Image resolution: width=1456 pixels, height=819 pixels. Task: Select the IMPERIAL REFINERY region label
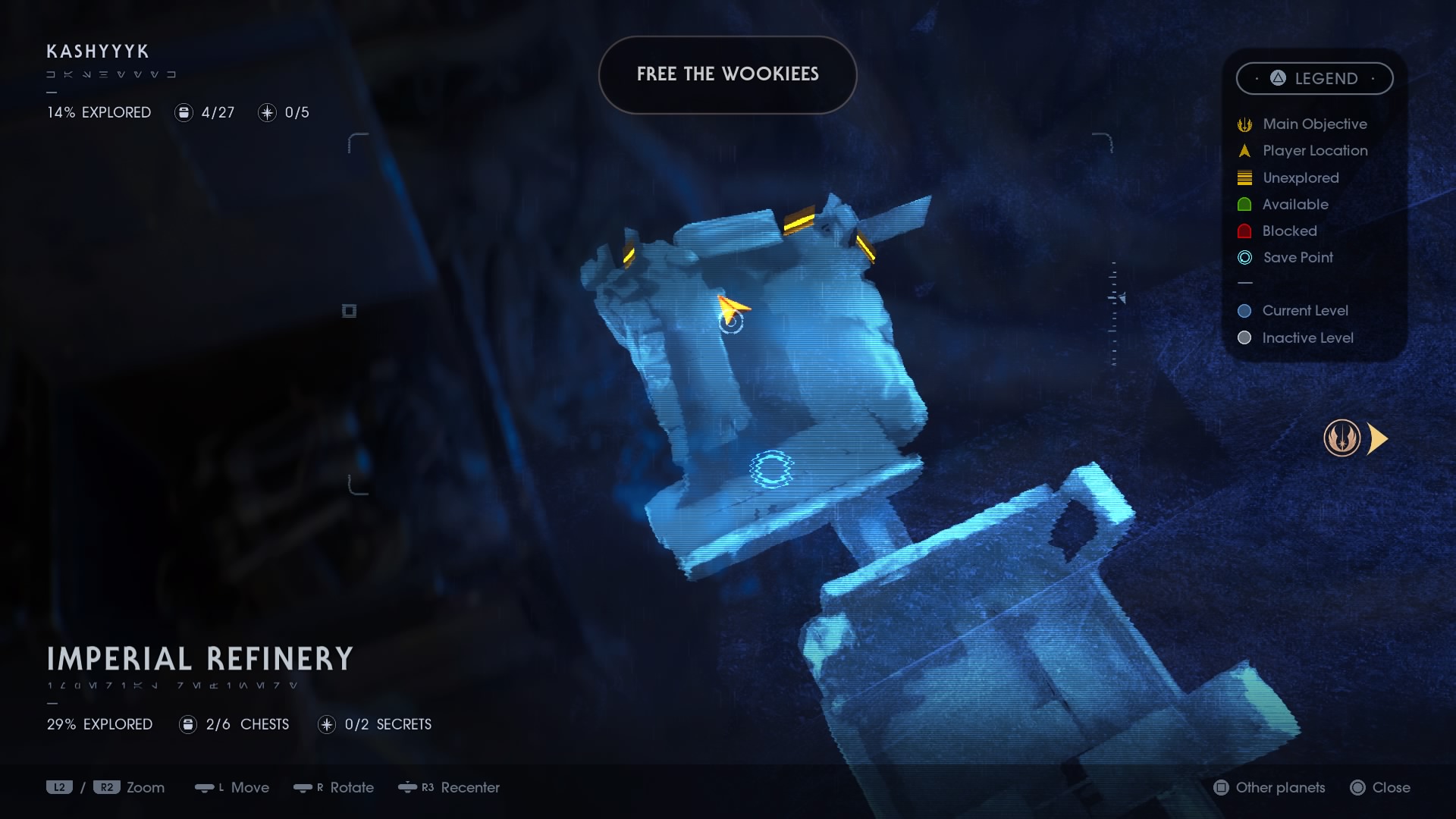click(x=199, y=659)
